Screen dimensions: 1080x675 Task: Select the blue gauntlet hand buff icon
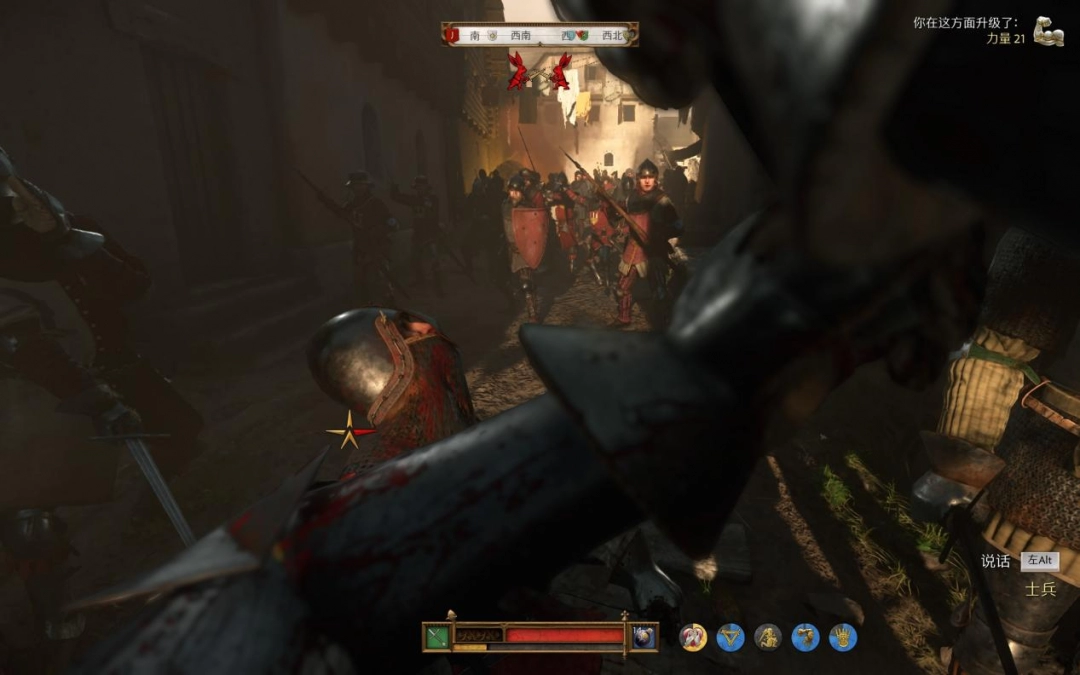click(x=843, y=637)
